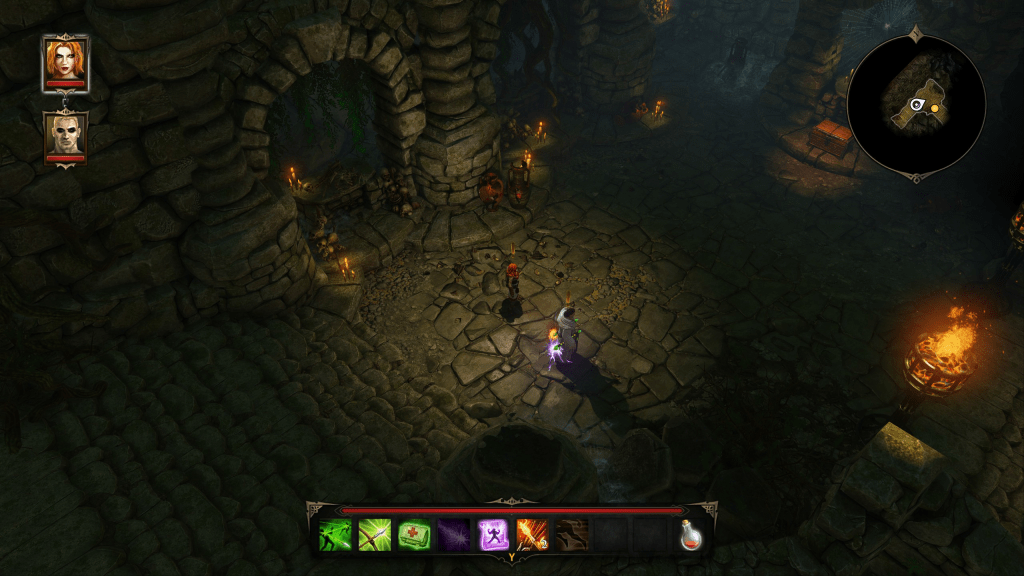Click the chain link between party portraits
This screenshot has width=1024, height=576.
tap(65, 102)
